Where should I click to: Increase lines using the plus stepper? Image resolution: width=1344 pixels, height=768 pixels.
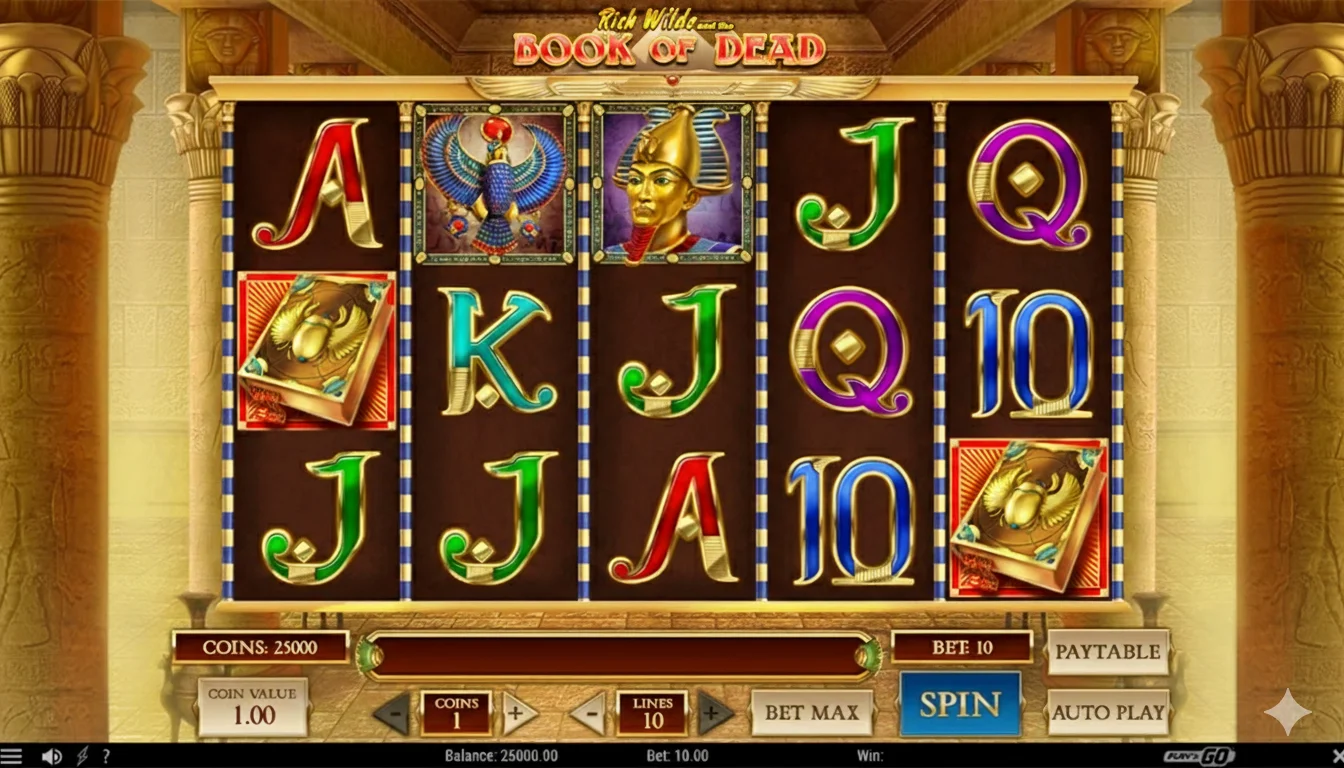(x=714, y=713)
